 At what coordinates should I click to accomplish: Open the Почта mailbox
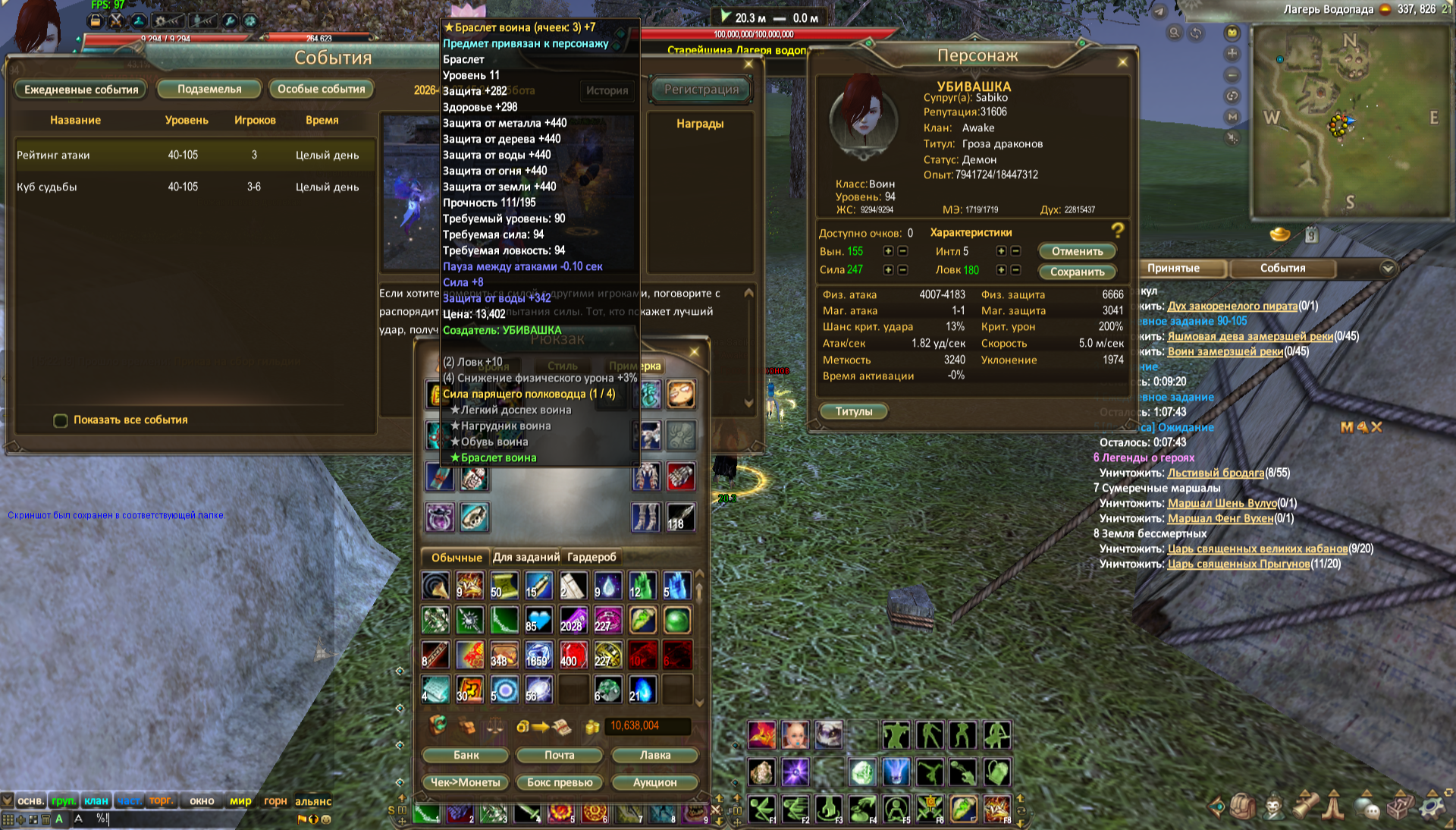pos(560,755)
